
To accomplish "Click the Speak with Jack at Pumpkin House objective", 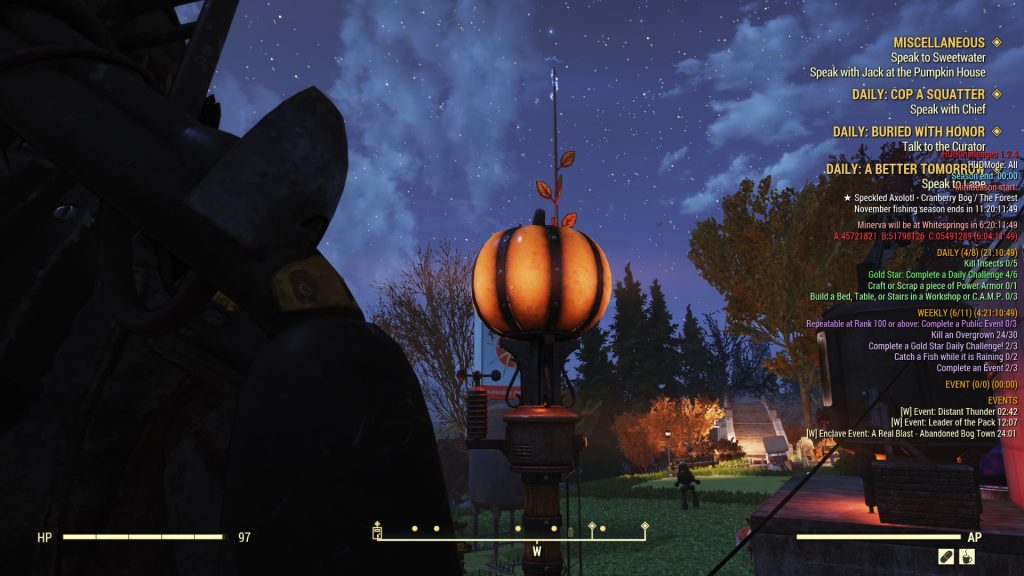I will pos(897,72).
